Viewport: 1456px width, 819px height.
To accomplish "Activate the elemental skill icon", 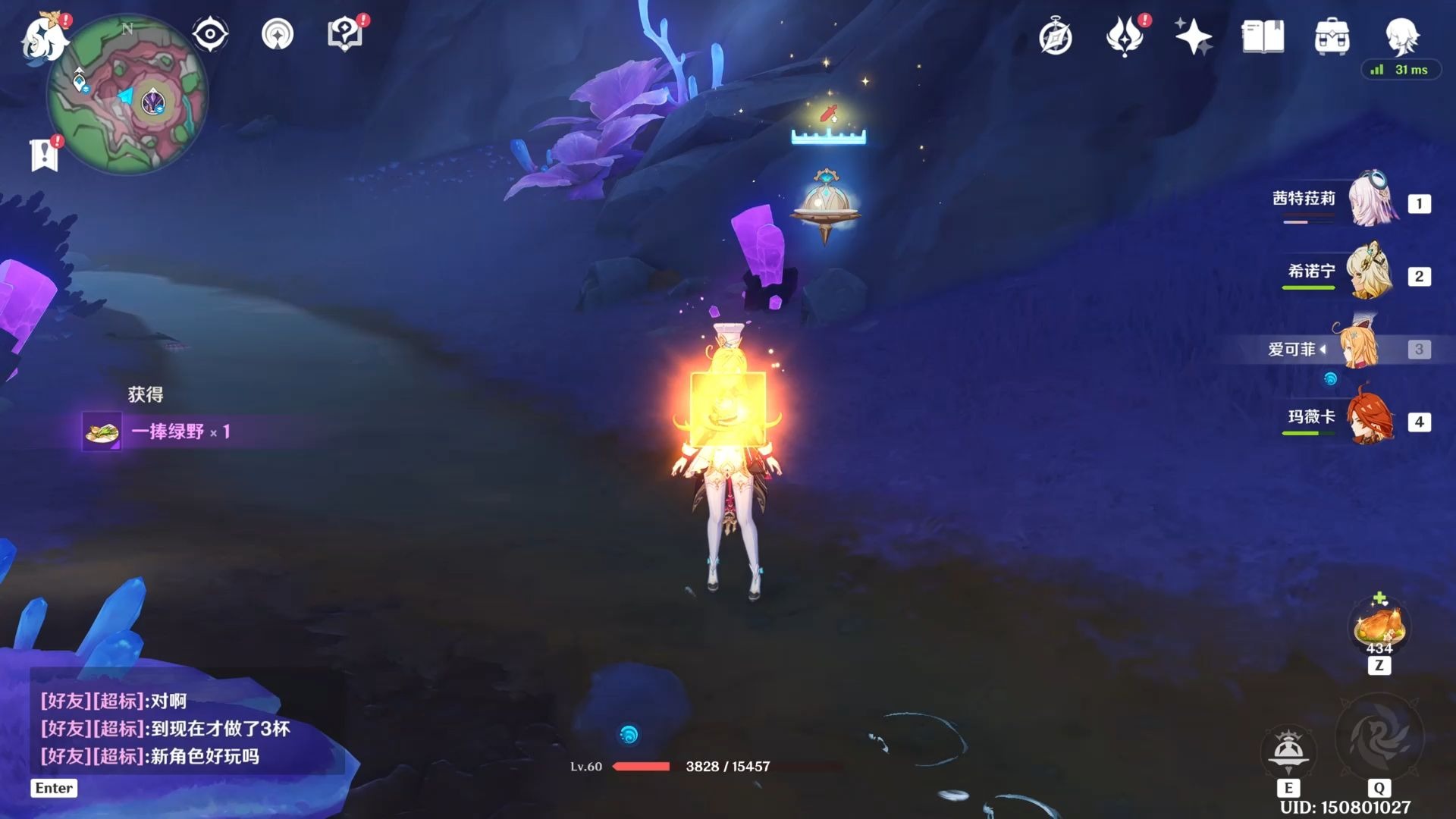I will (1288, 751).
